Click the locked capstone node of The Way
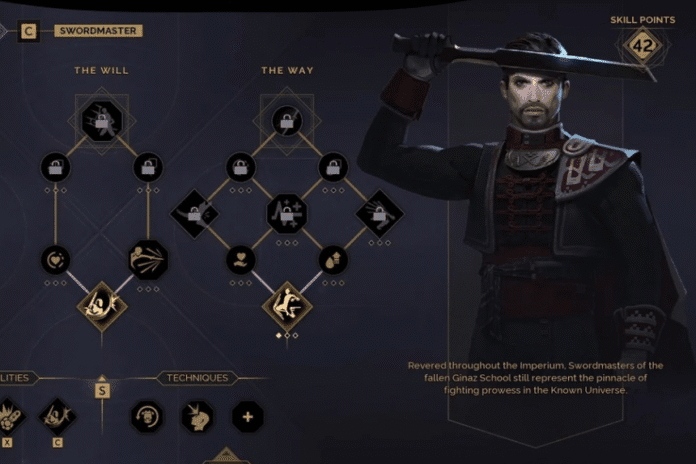This screenshot has width=696, height=464. [287, 120]
